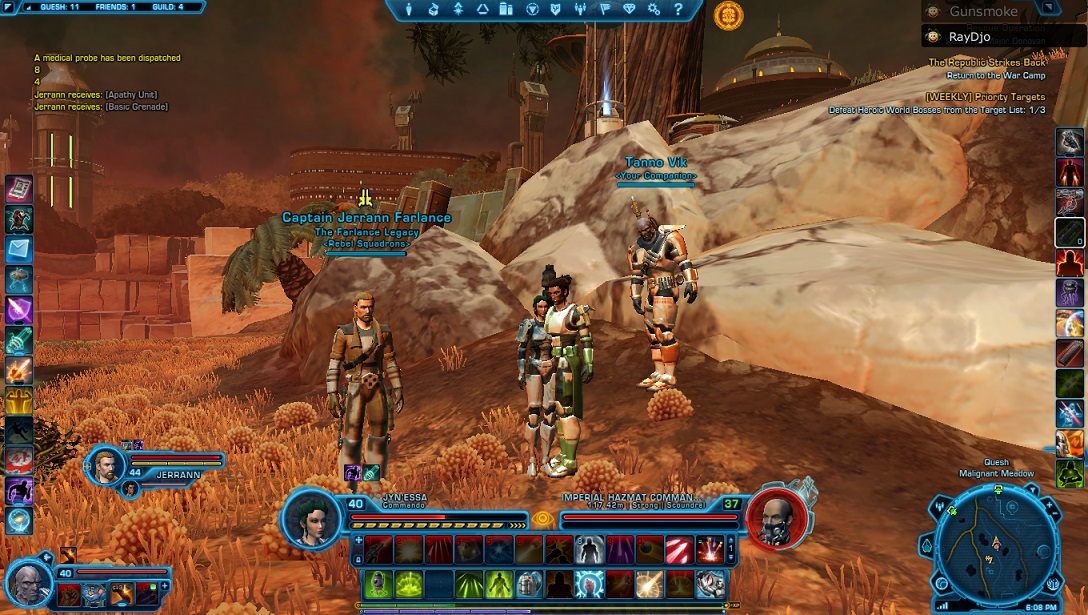Activate the green glowing humanoid ability
The width and height of the screenshot is (1088, 615).
coord(499,583)
